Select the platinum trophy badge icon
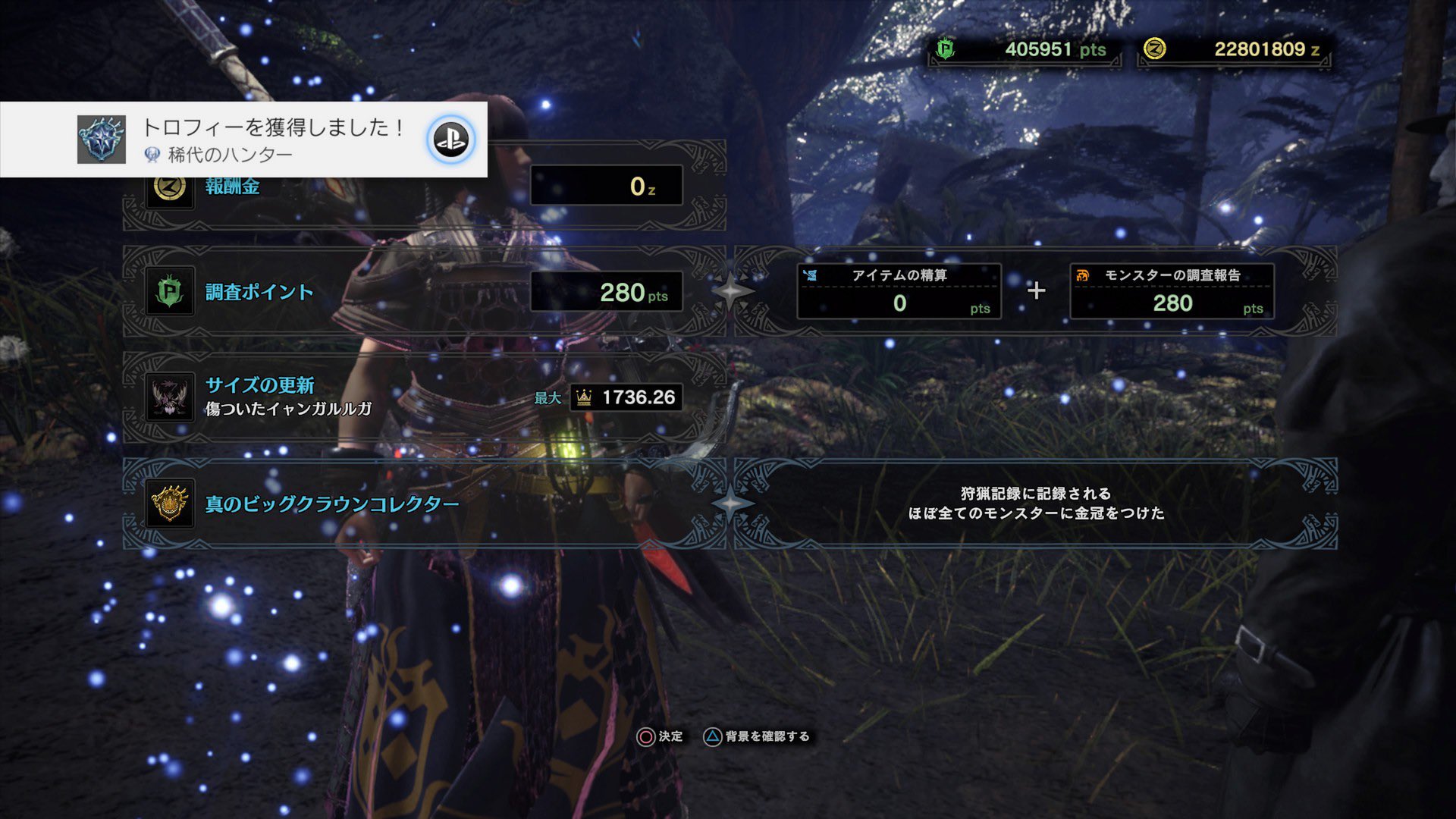The height and width of the screenshot is (819, 1456). (x=100, y=138)
